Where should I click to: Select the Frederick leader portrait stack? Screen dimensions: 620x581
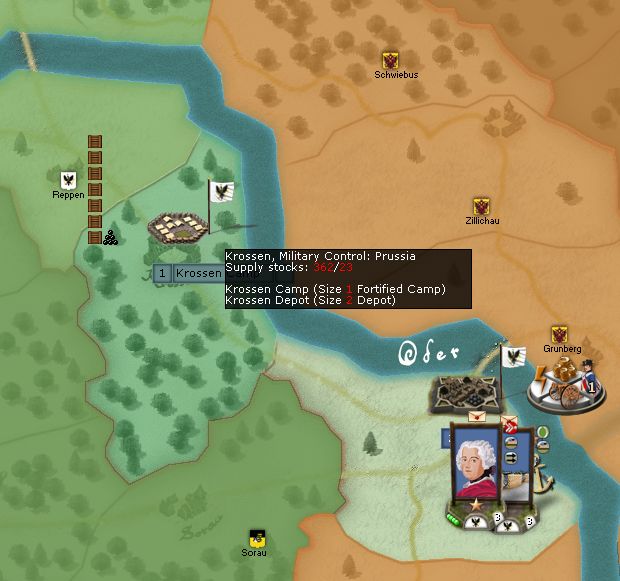(477, 460)
